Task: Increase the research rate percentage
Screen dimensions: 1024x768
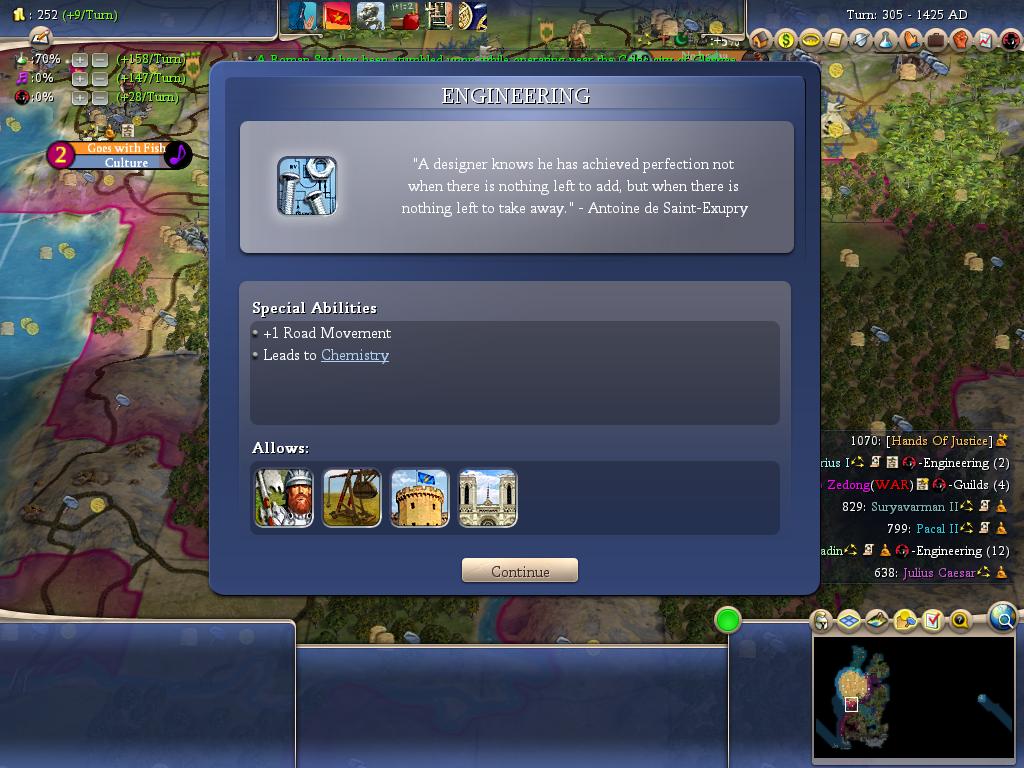Action: coord(80,60)
